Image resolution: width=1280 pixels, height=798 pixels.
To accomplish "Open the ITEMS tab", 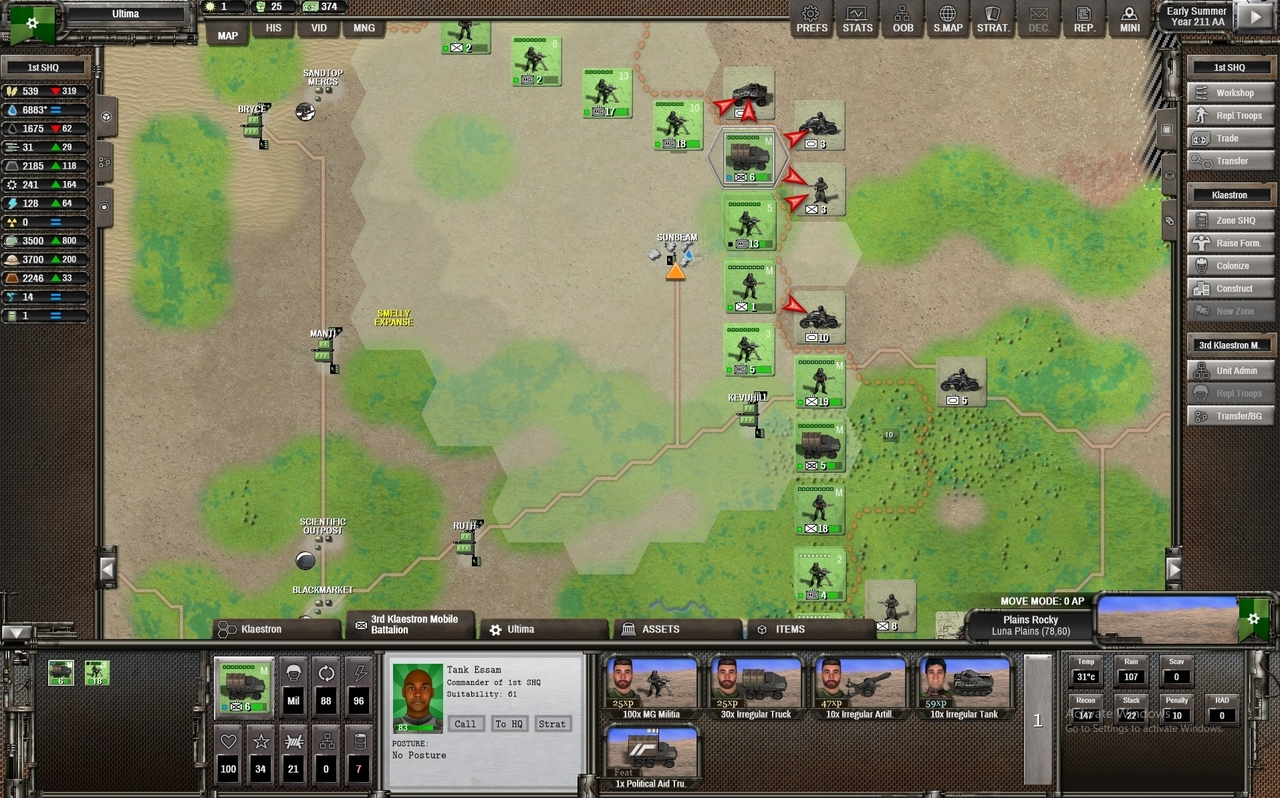I will click(x=789, y=629).
